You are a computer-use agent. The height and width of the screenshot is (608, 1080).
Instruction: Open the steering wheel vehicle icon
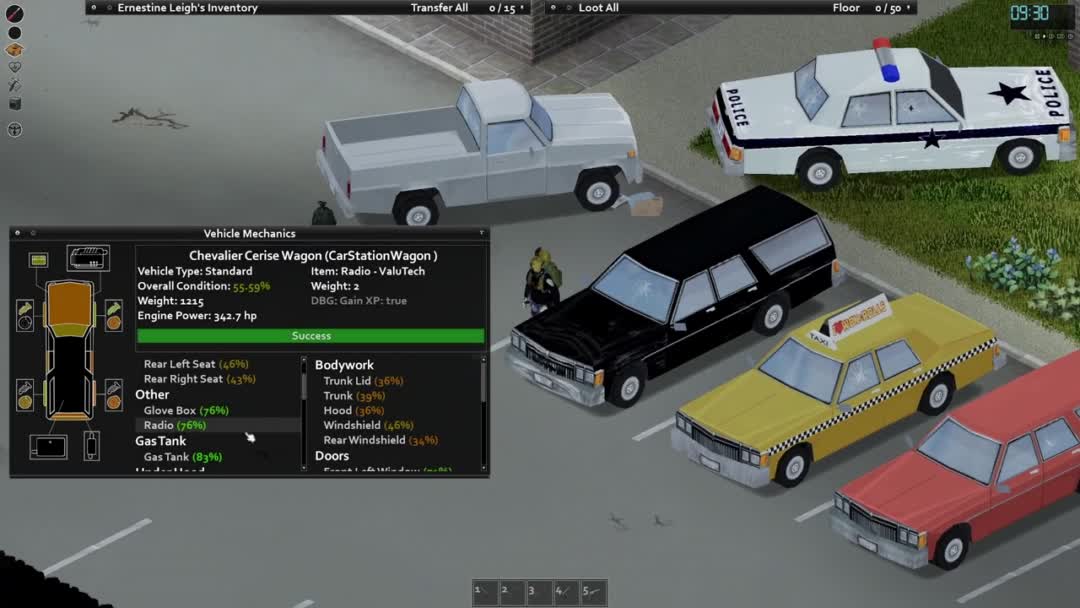15,129
